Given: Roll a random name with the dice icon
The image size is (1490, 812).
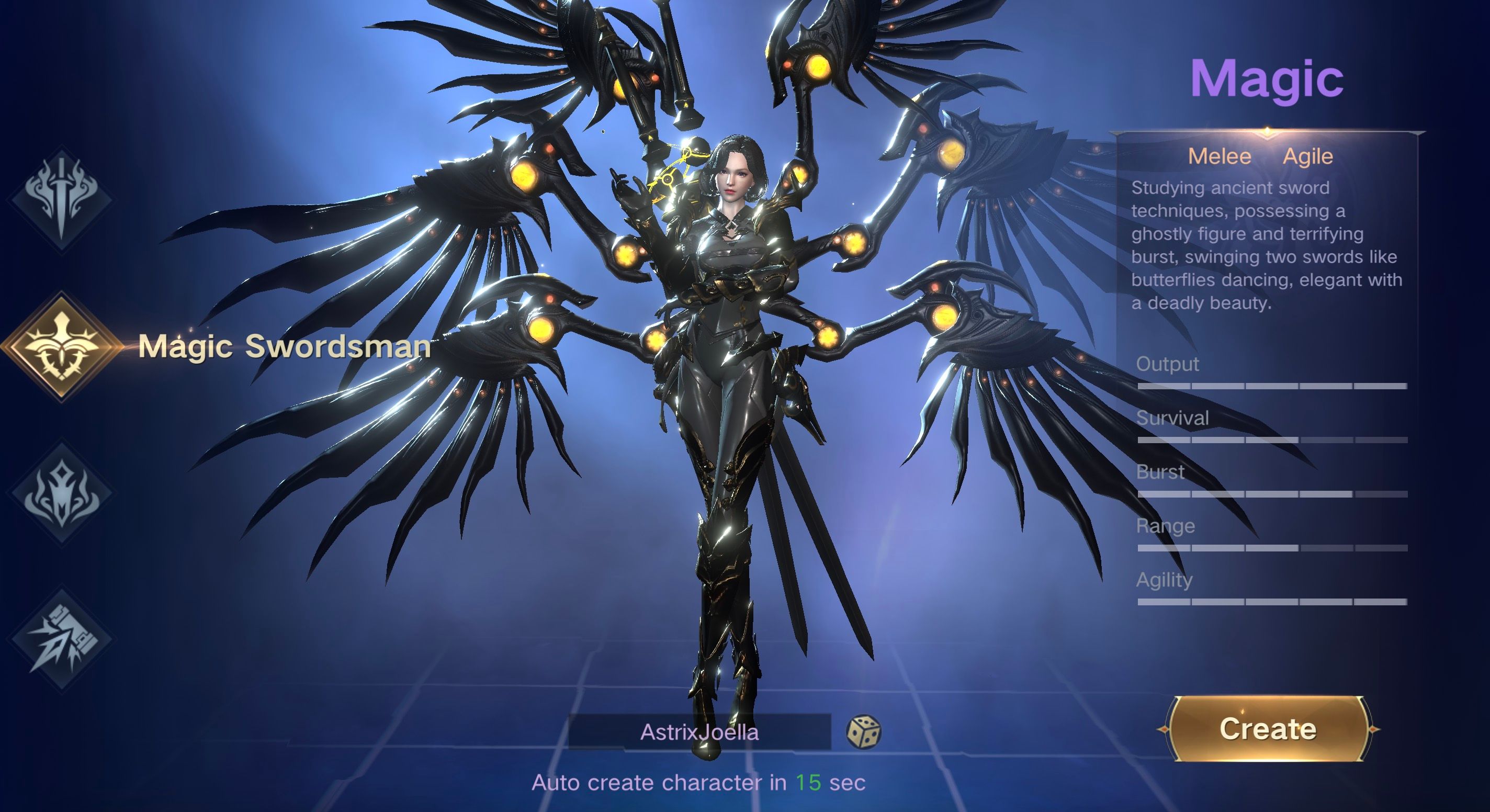Looking at the screenshot, I should [x=863, y=732].
